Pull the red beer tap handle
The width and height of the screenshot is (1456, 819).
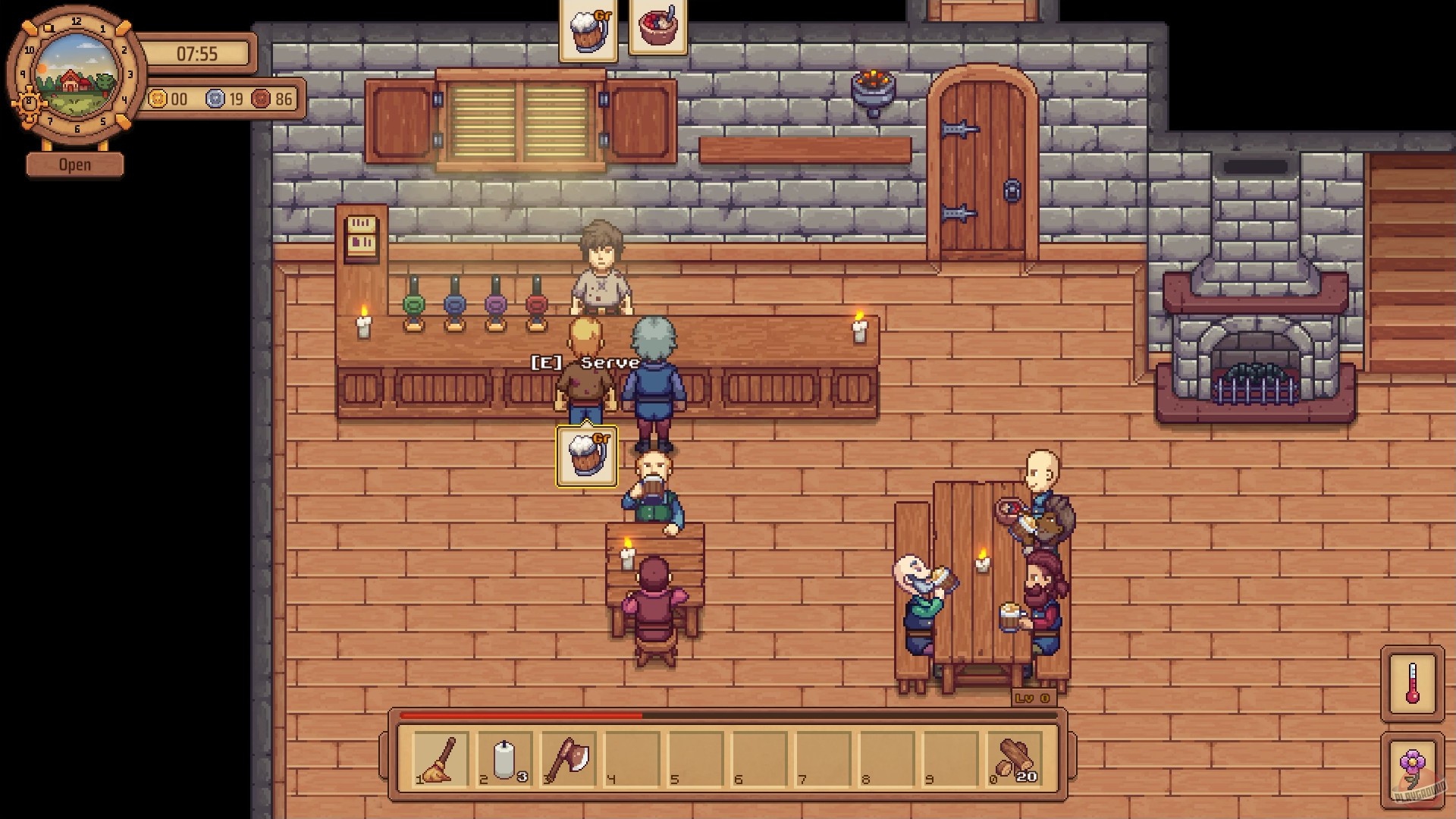pos(536,303)
